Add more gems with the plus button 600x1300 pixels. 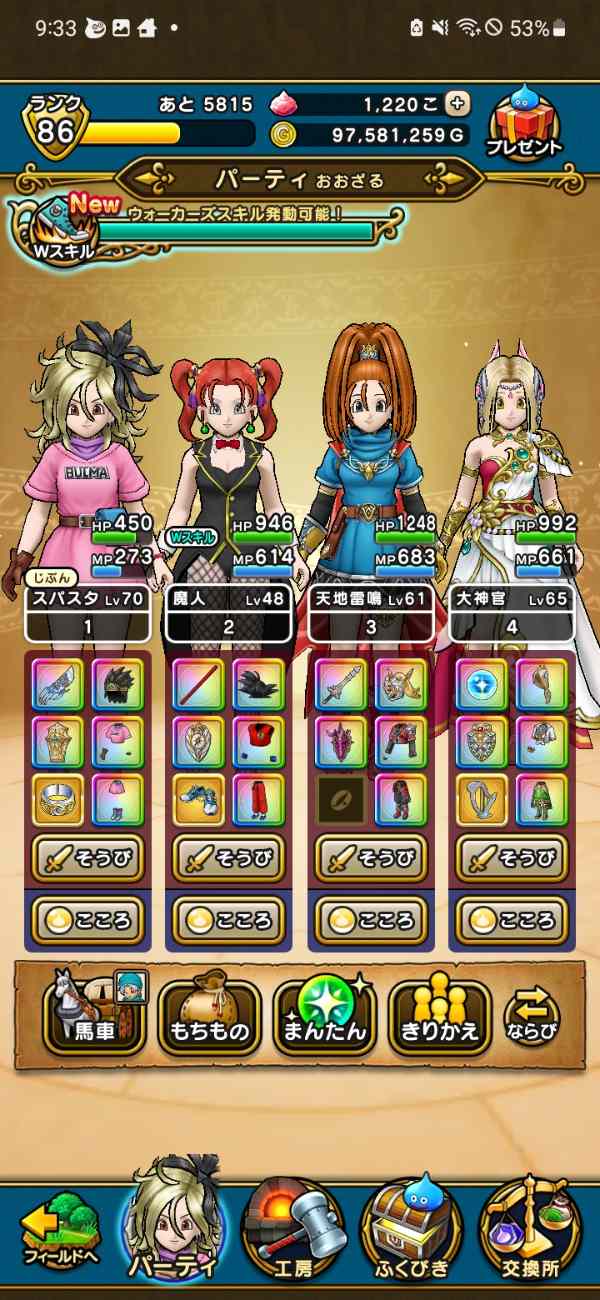click(x=457, y=103)
